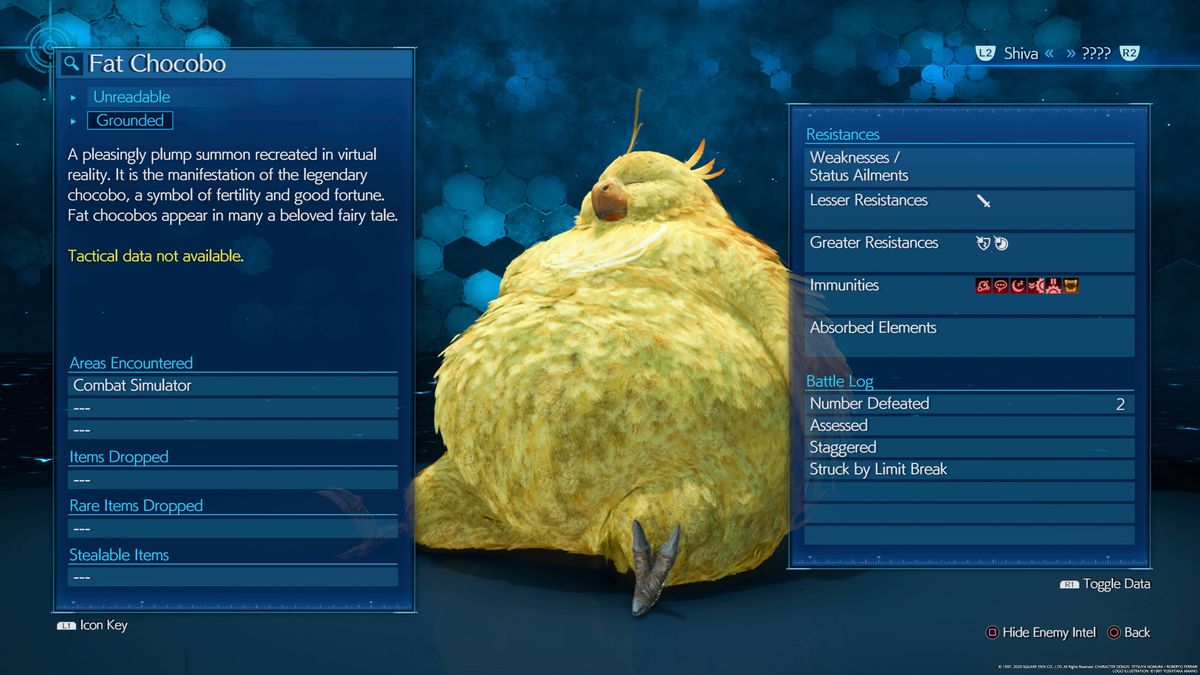Click the magnifier icon beside Fat Chocobo
The image size is (1200, 675).
coord(72,64)
